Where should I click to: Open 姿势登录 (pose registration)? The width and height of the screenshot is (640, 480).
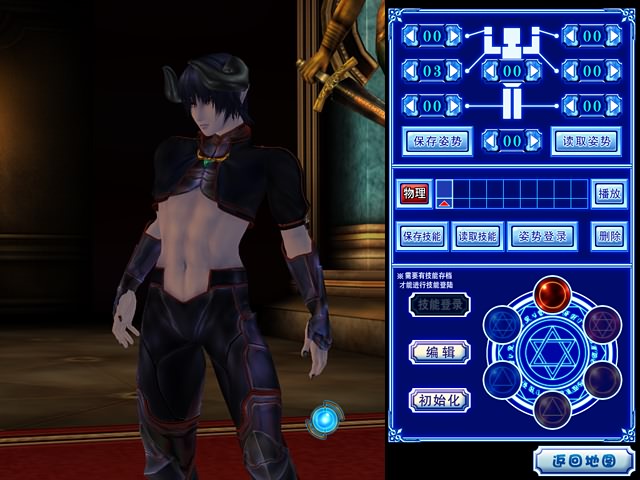coord(542,237)
